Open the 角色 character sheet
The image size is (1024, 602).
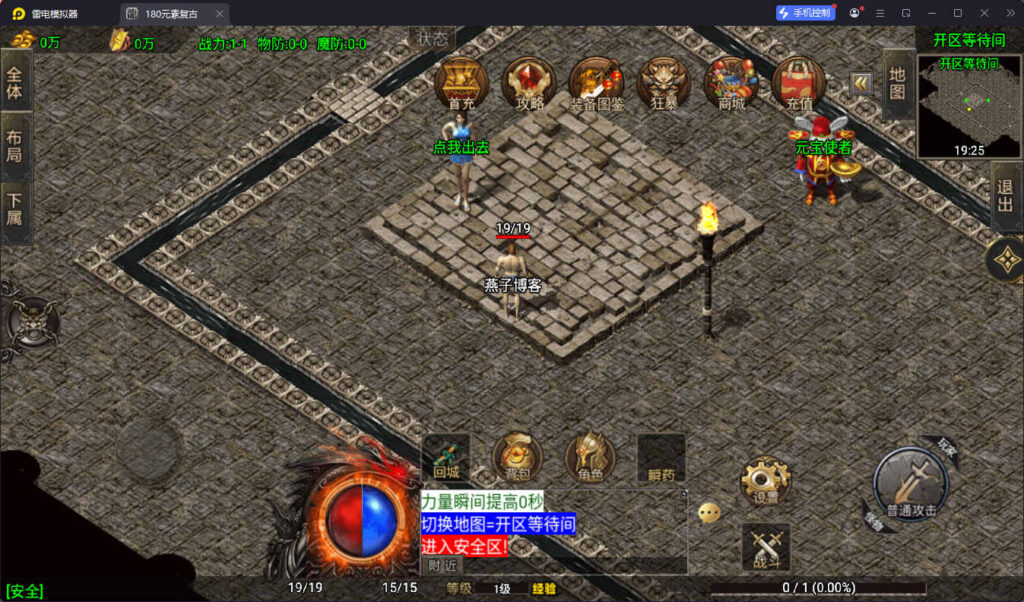[589, 457]
